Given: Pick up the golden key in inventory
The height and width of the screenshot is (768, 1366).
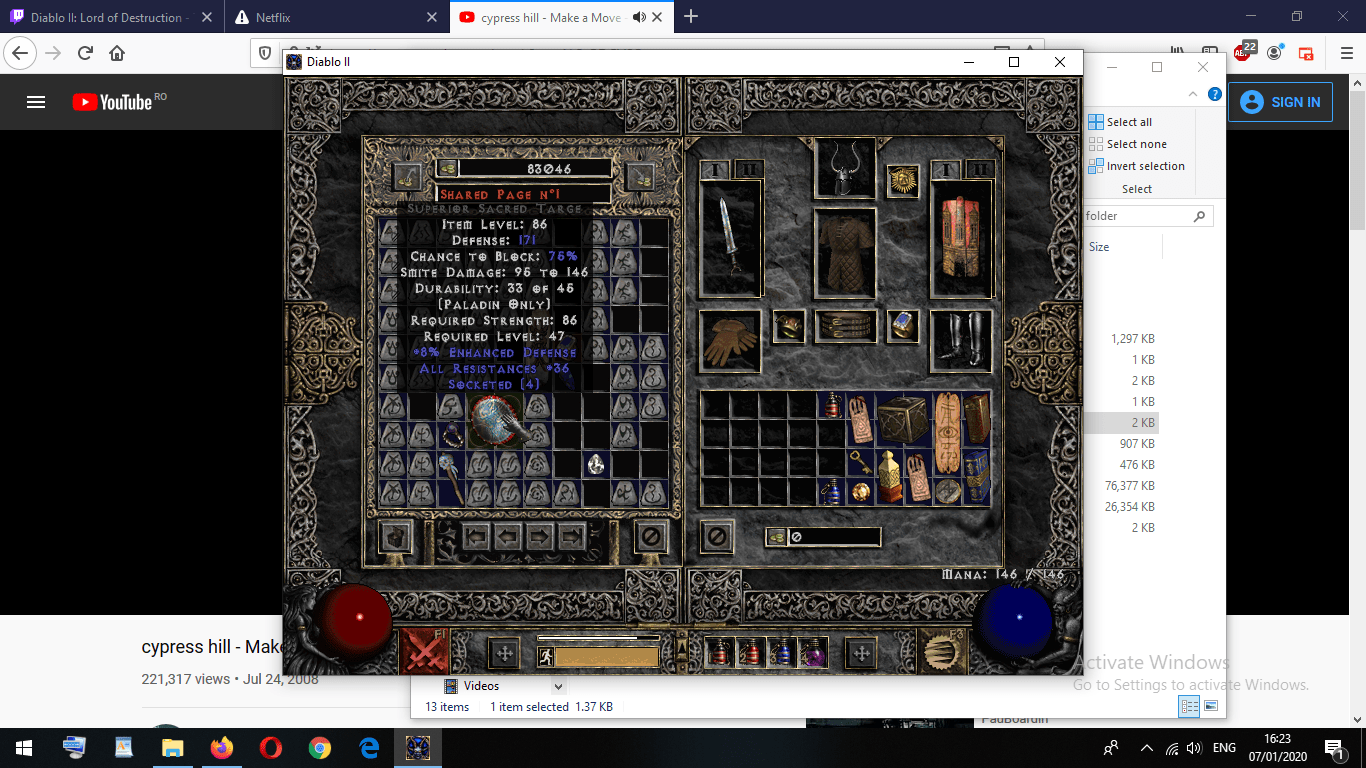Looking at the screenshot, I should (860, 462).
